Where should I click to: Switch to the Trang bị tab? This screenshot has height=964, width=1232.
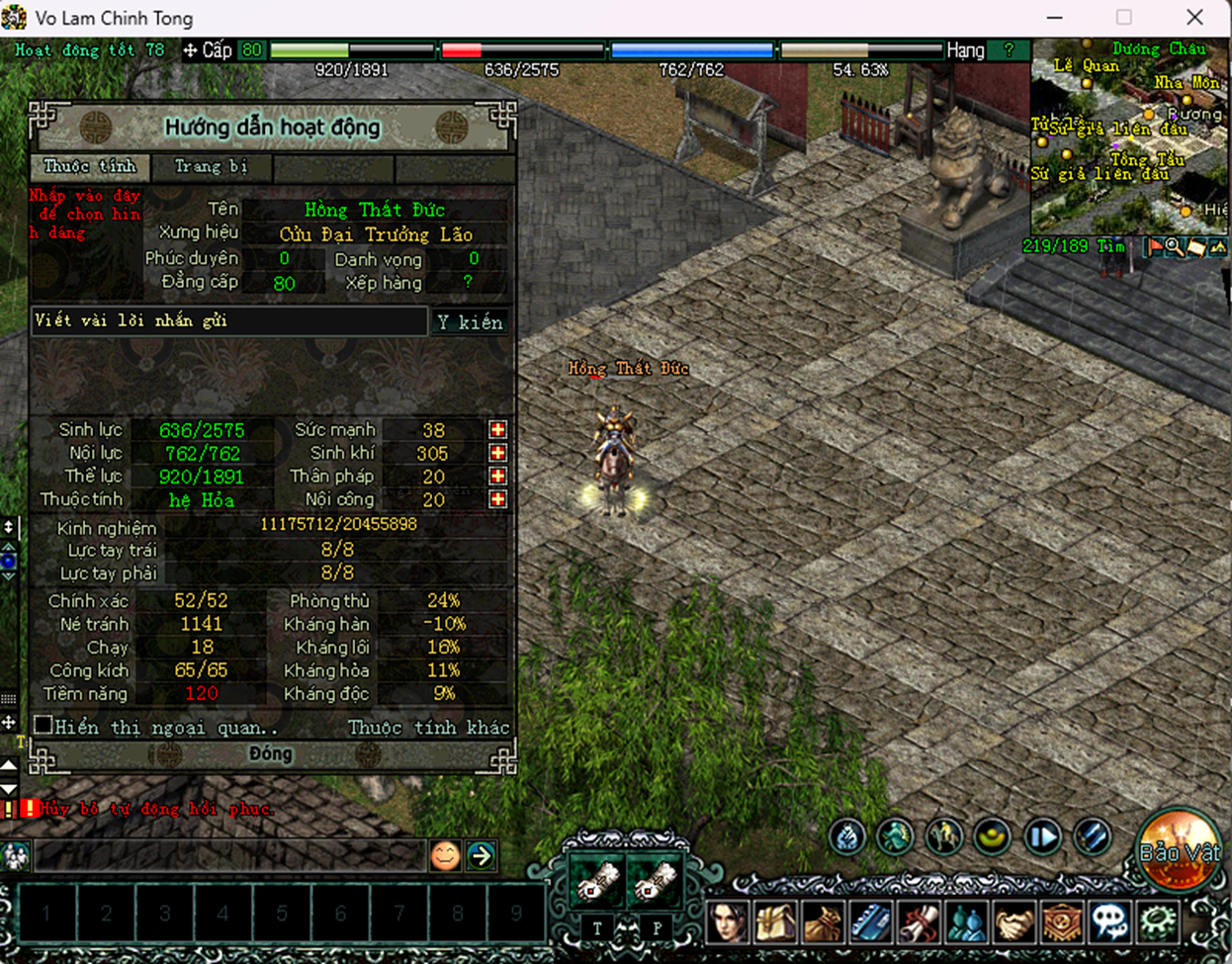[x=211, y=167]
